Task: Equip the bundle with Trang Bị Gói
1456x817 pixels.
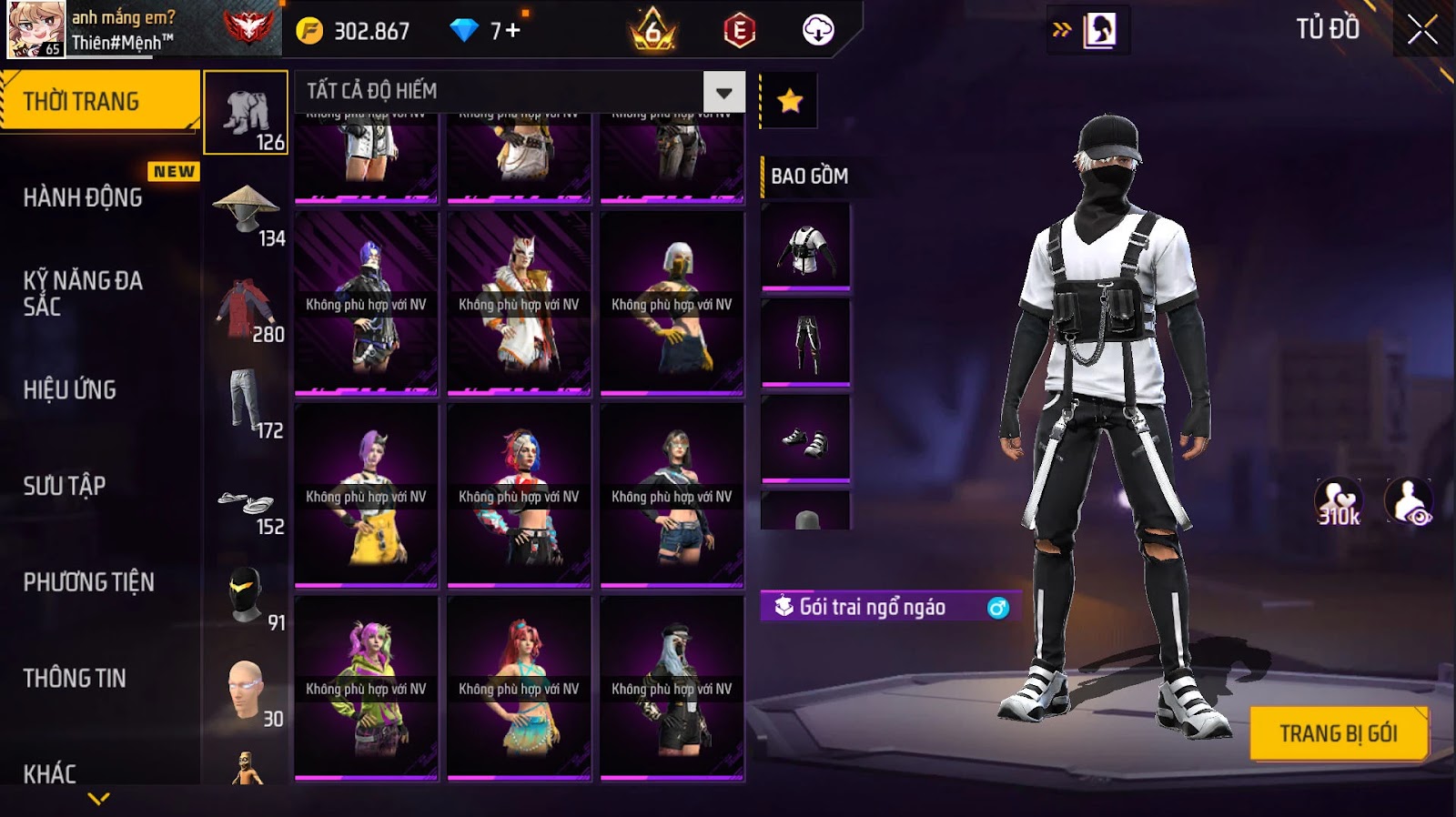Action: (x=1338, y=733)
